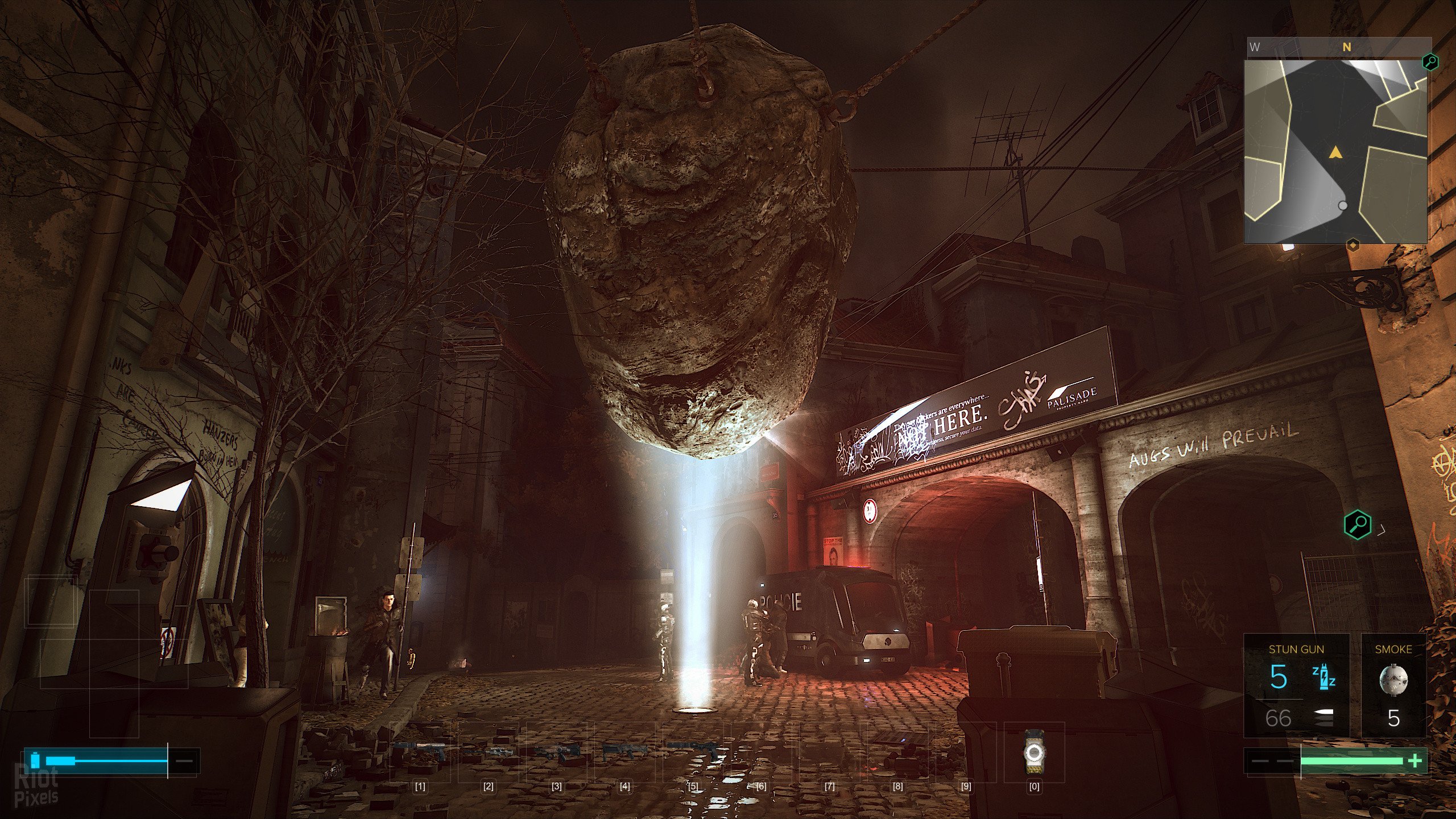The image size is (1456, 819).
Task: Click the green magnifier marker on minimap edge
Action: [x=1430, y=61]
